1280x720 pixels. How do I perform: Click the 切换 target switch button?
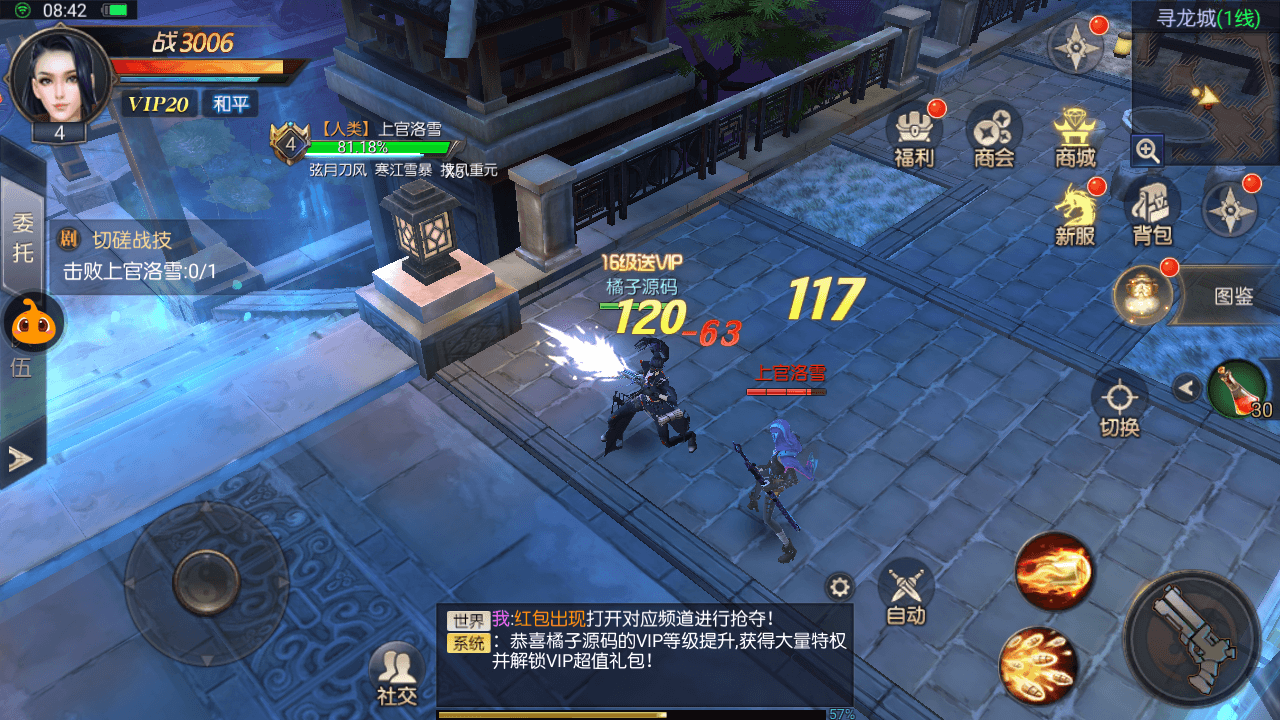tap(1119, 404)
